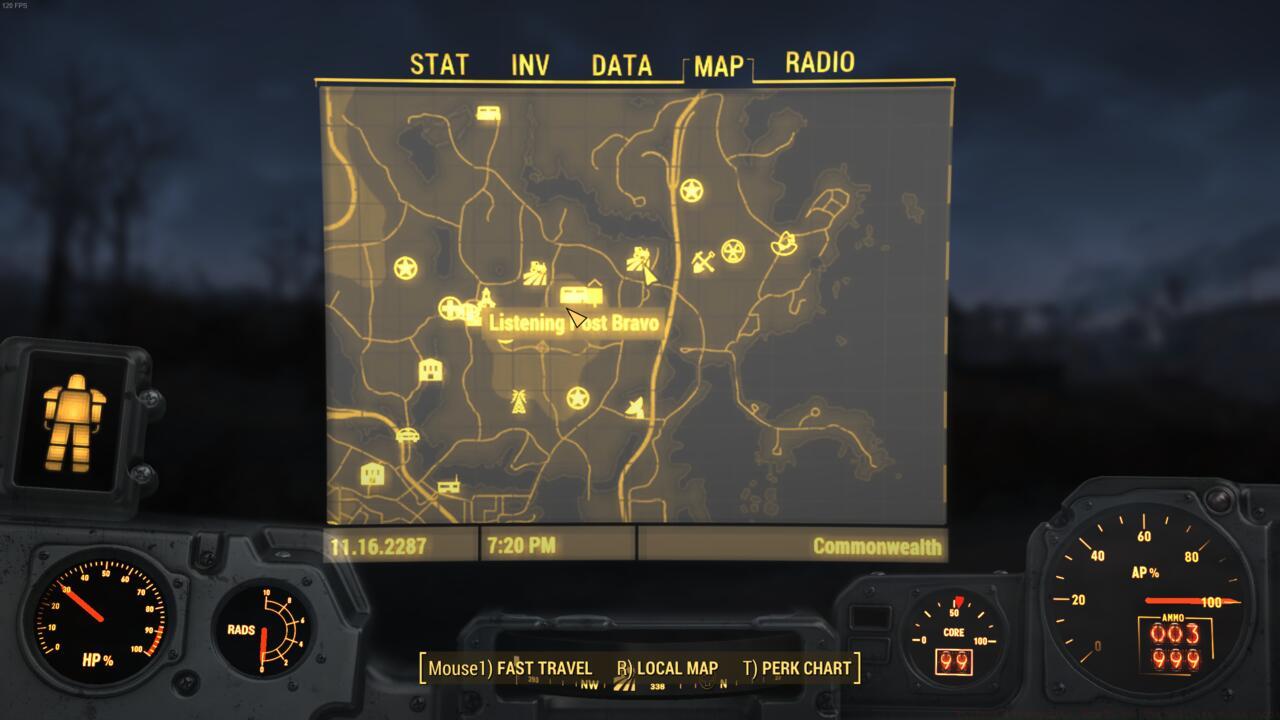Click the car marker on the map's left side
Viewport: 1280px width, 720px height.
[407, 435]
